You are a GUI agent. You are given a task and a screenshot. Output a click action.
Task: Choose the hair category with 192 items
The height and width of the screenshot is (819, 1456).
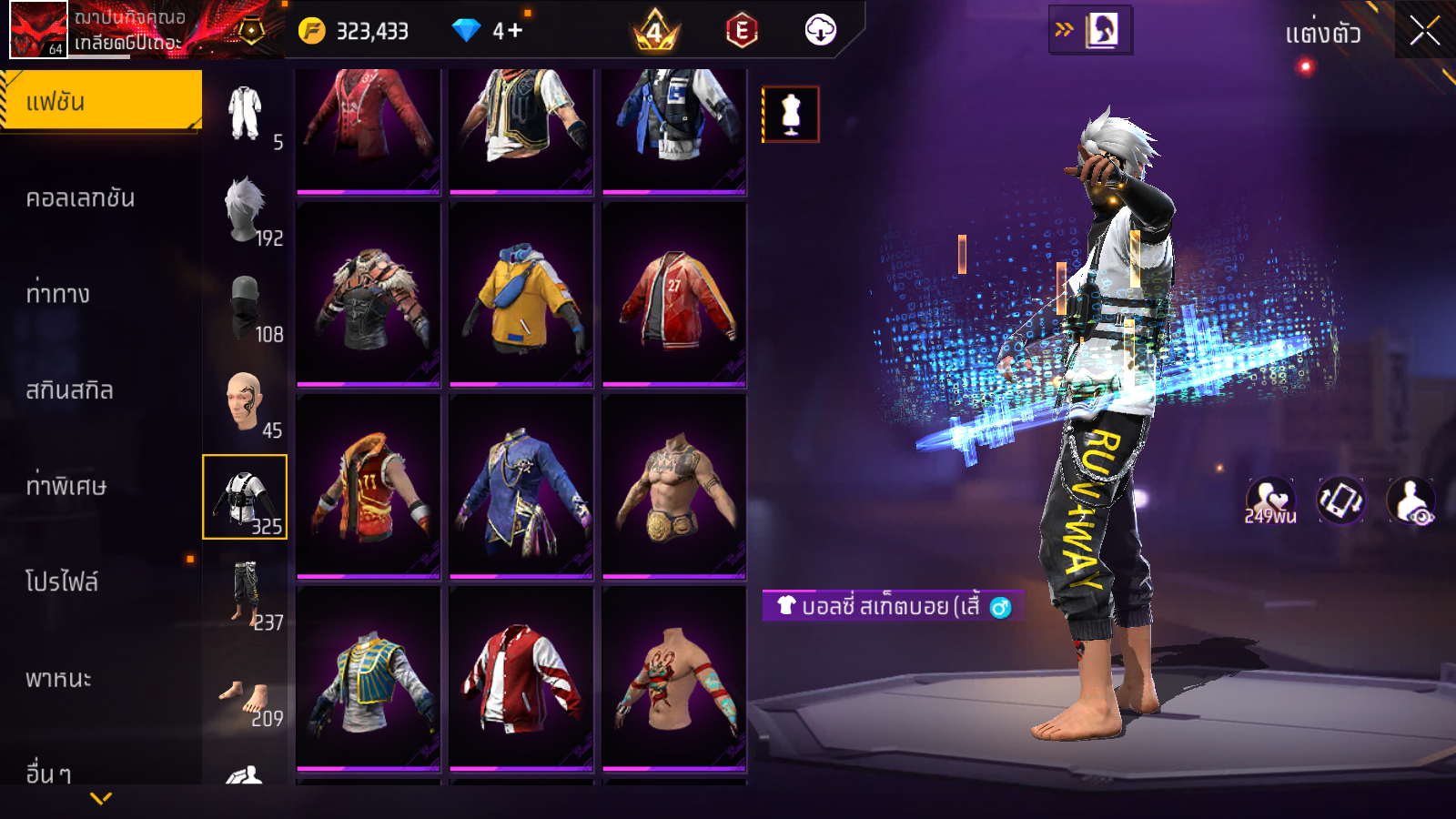coord(245,210)
